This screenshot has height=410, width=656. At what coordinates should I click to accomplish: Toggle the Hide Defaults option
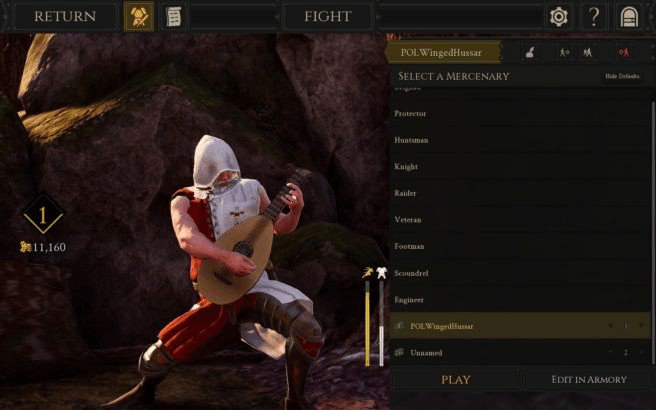[621, 77]
